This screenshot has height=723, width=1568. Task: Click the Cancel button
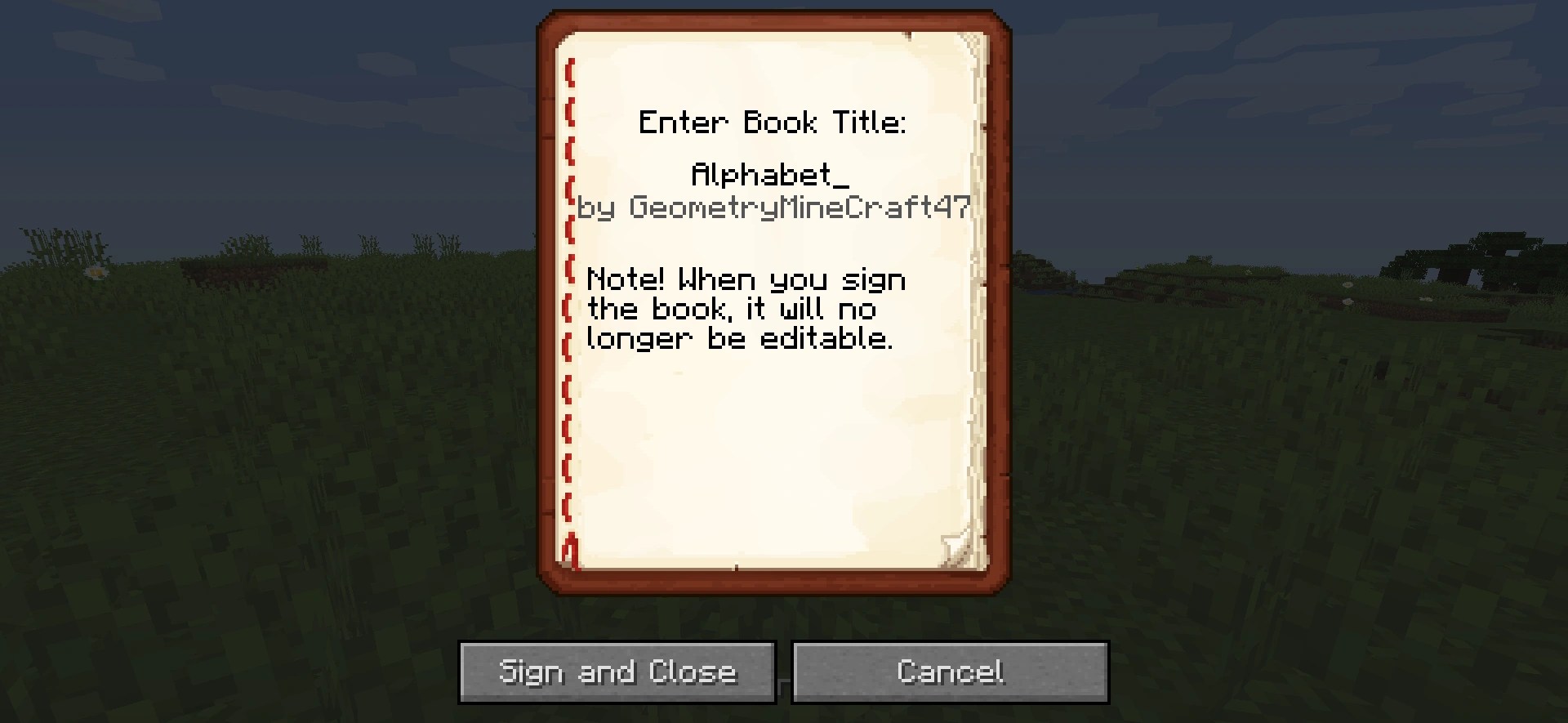pyautogui.click(x=950, y=672)
